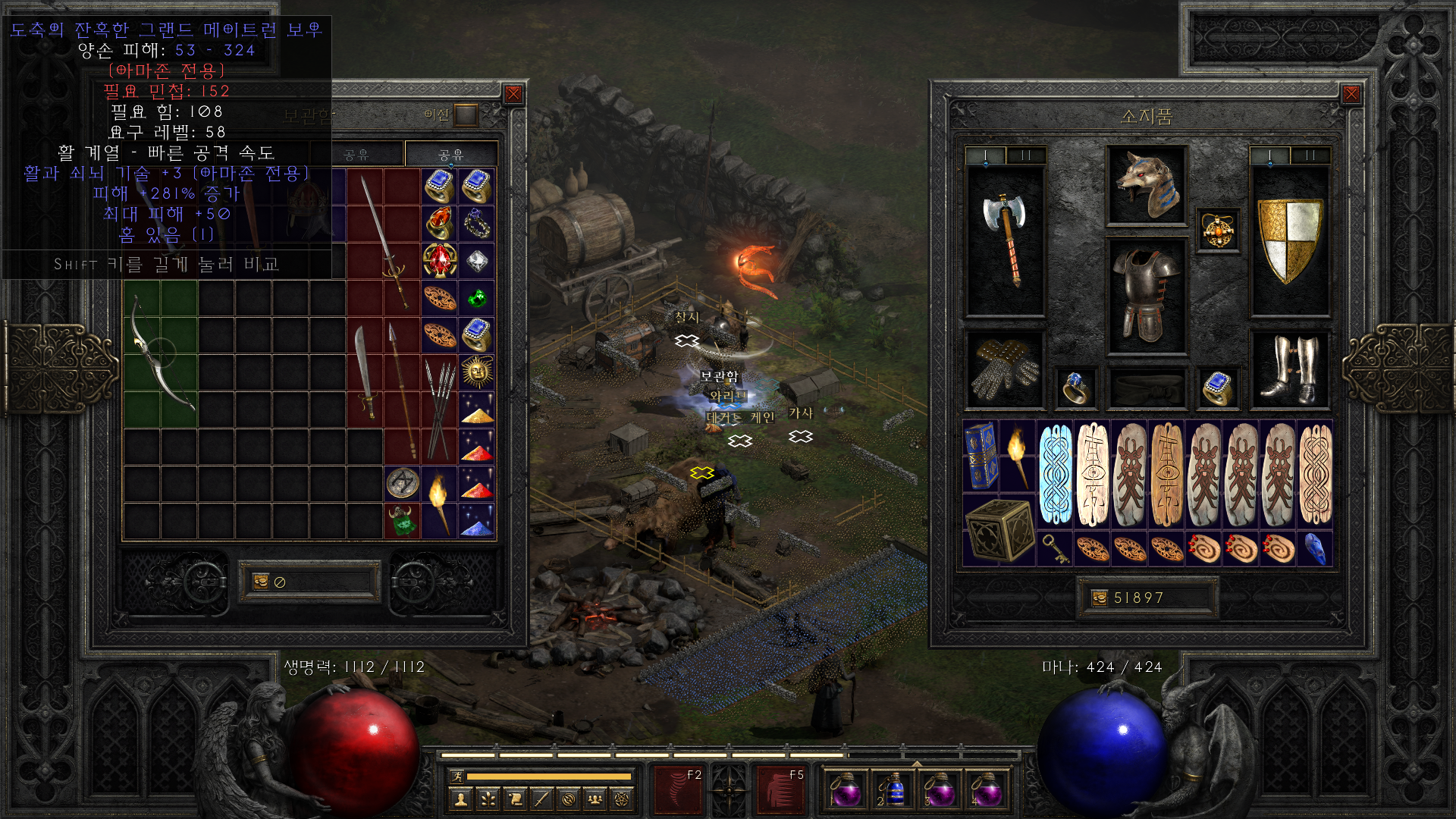Close the stash window

tap(513, 94)
